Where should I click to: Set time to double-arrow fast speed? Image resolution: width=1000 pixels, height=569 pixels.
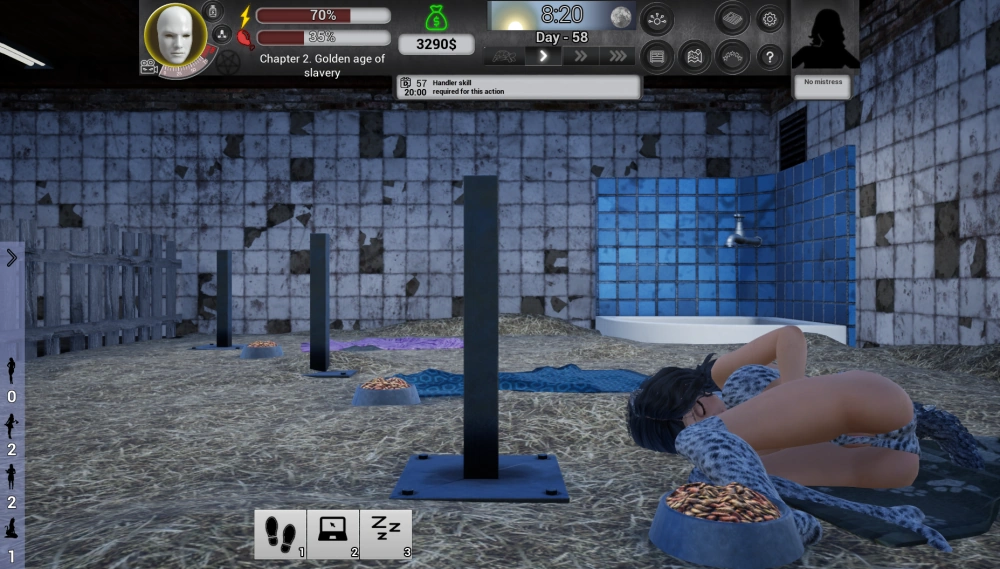[581, 56]
